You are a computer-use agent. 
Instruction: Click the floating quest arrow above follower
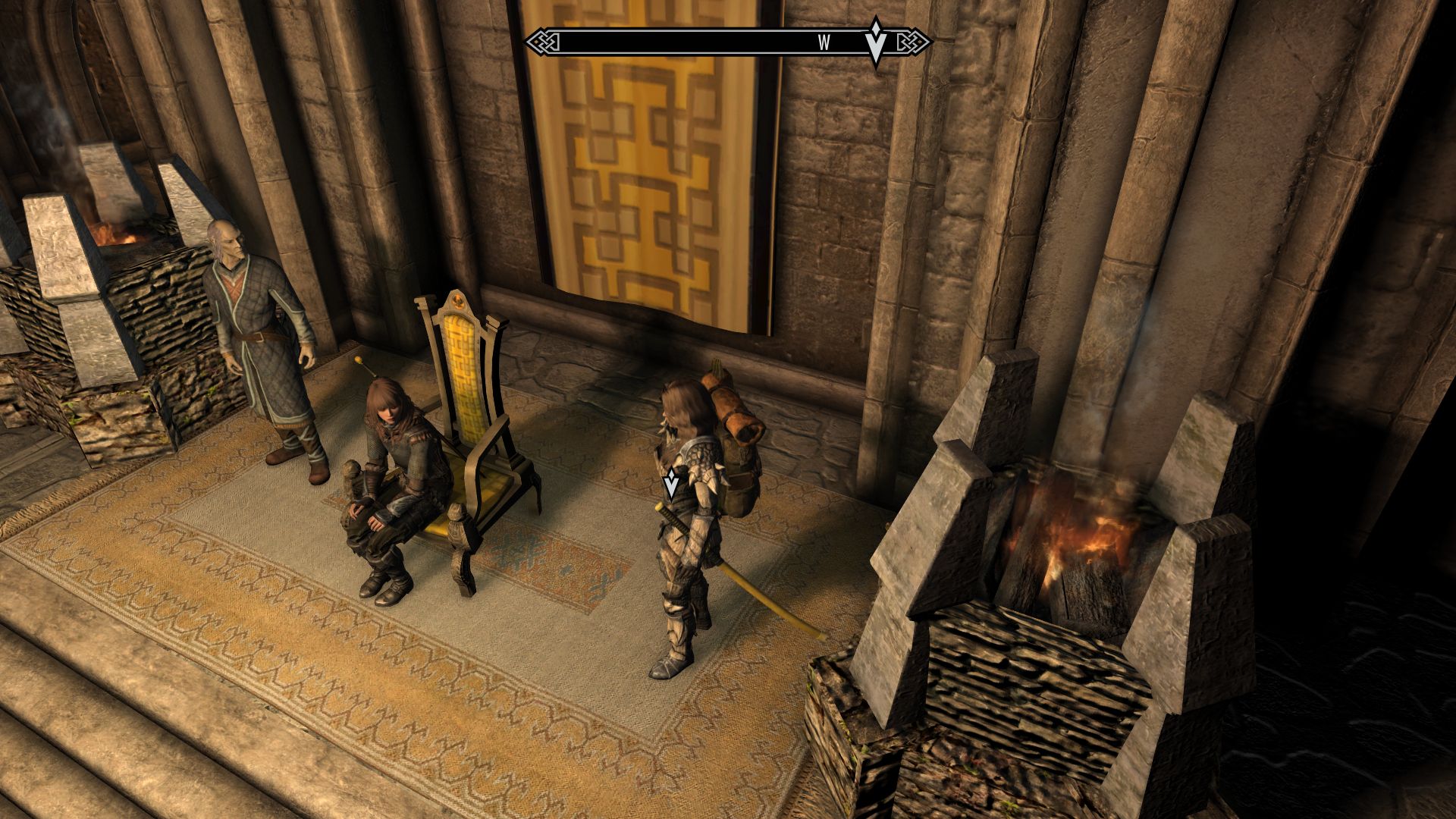[670, 480]
